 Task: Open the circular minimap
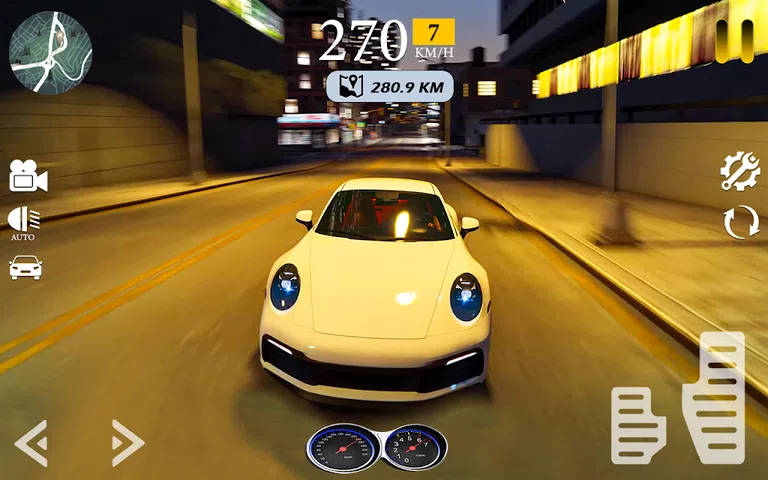[50, 52]
